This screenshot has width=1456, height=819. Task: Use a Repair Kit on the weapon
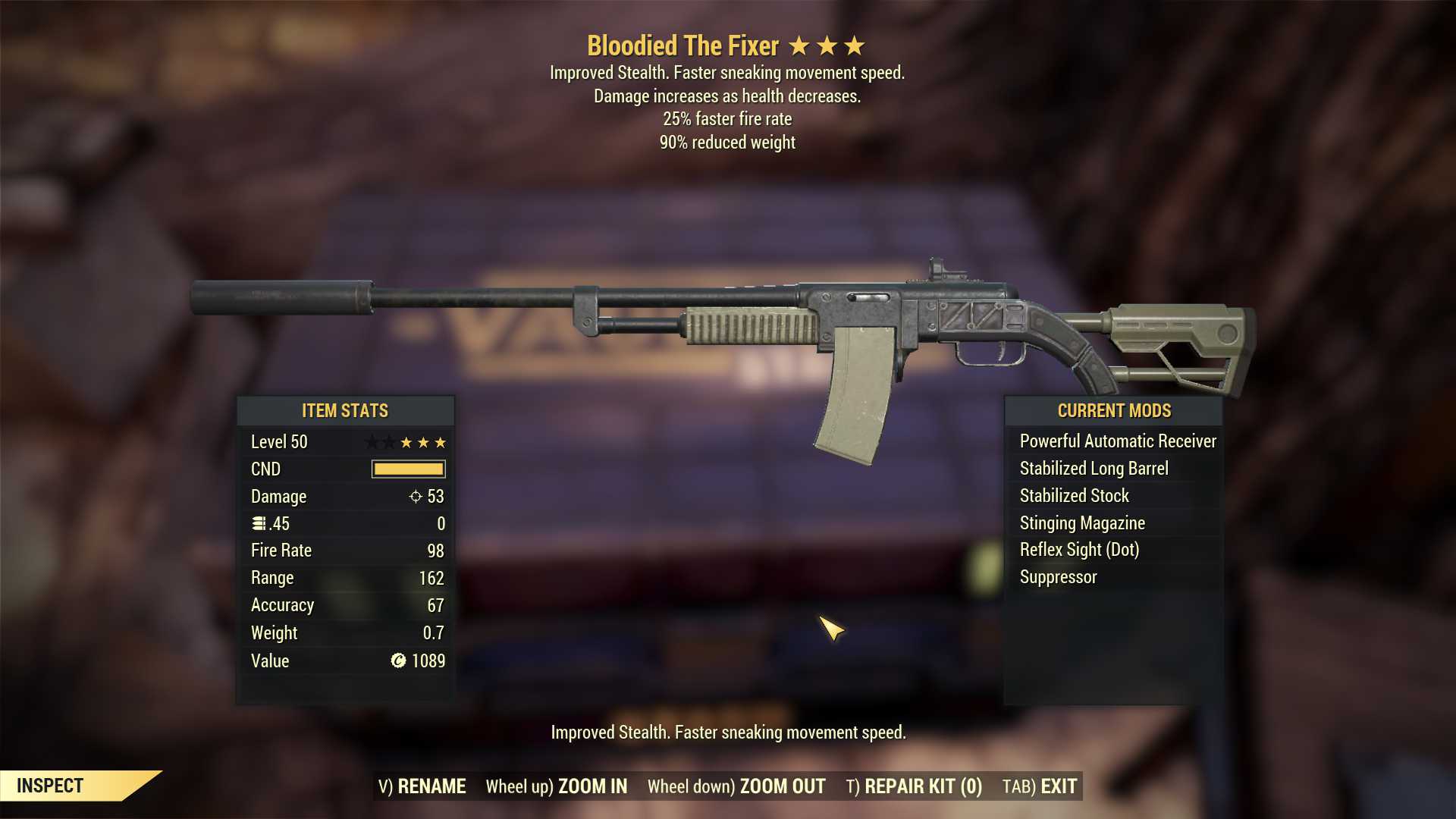tap(914, 786)
